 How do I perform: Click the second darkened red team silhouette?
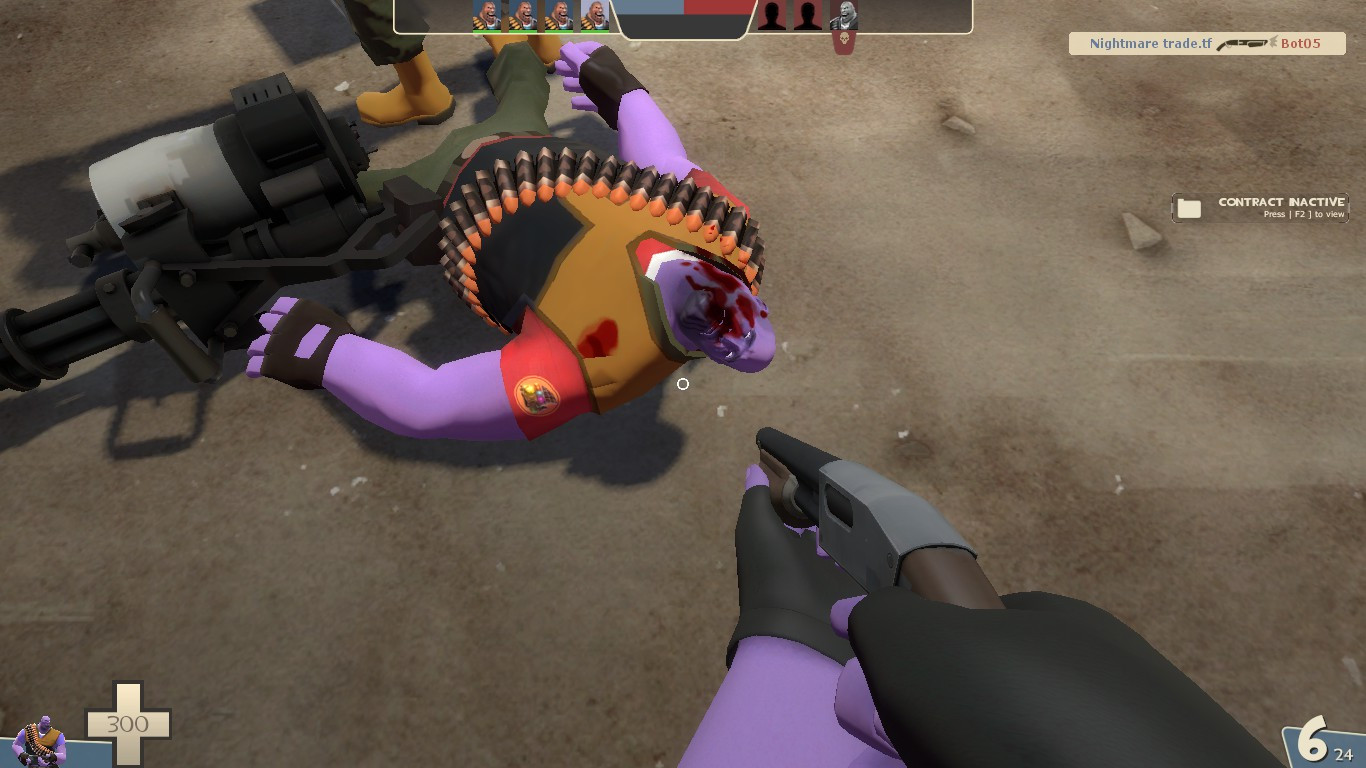tap(807, 16)
